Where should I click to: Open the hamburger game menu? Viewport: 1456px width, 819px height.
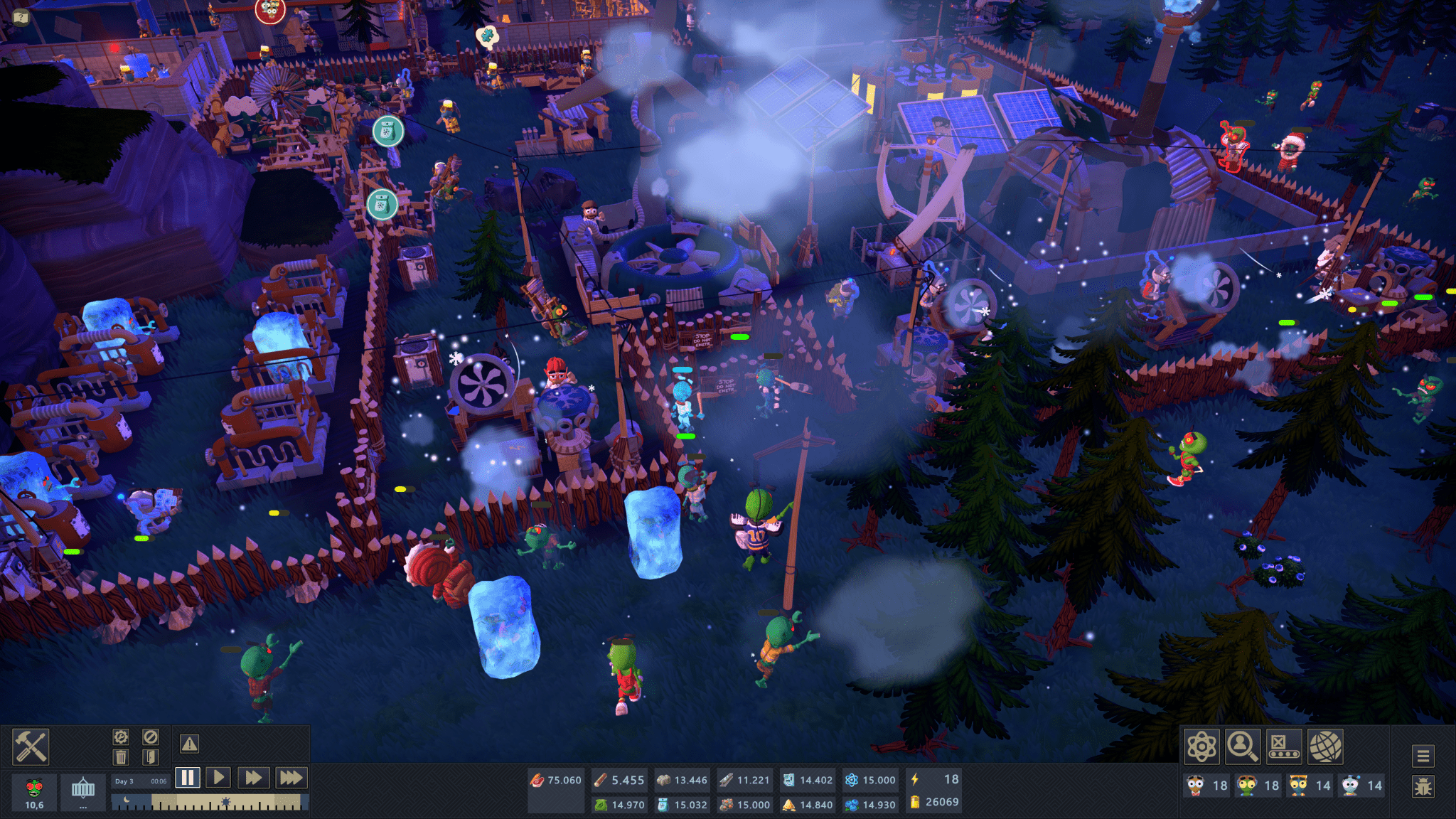1423,757
